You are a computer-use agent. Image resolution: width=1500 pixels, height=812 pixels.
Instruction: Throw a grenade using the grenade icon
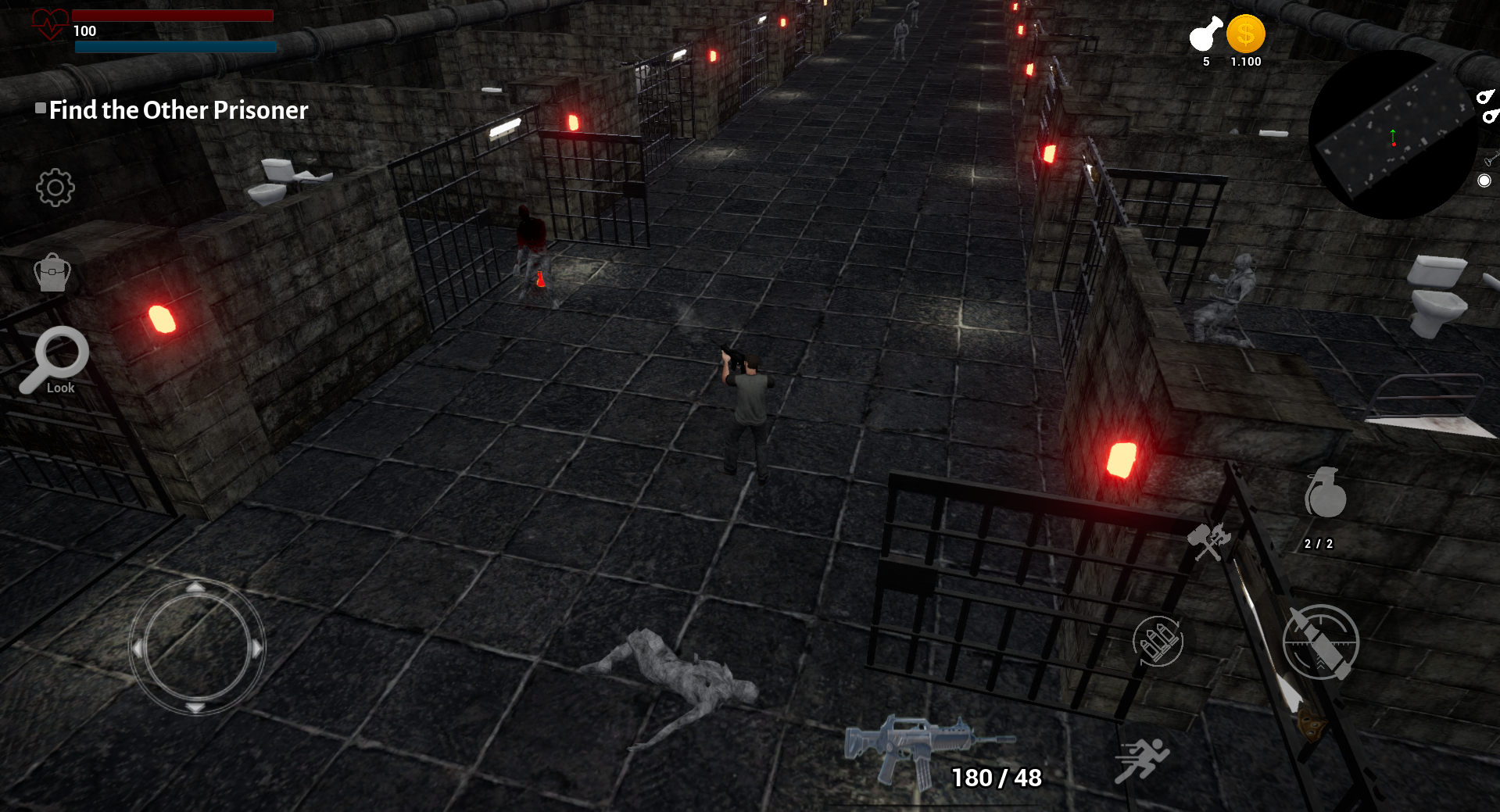[1325, 494]
